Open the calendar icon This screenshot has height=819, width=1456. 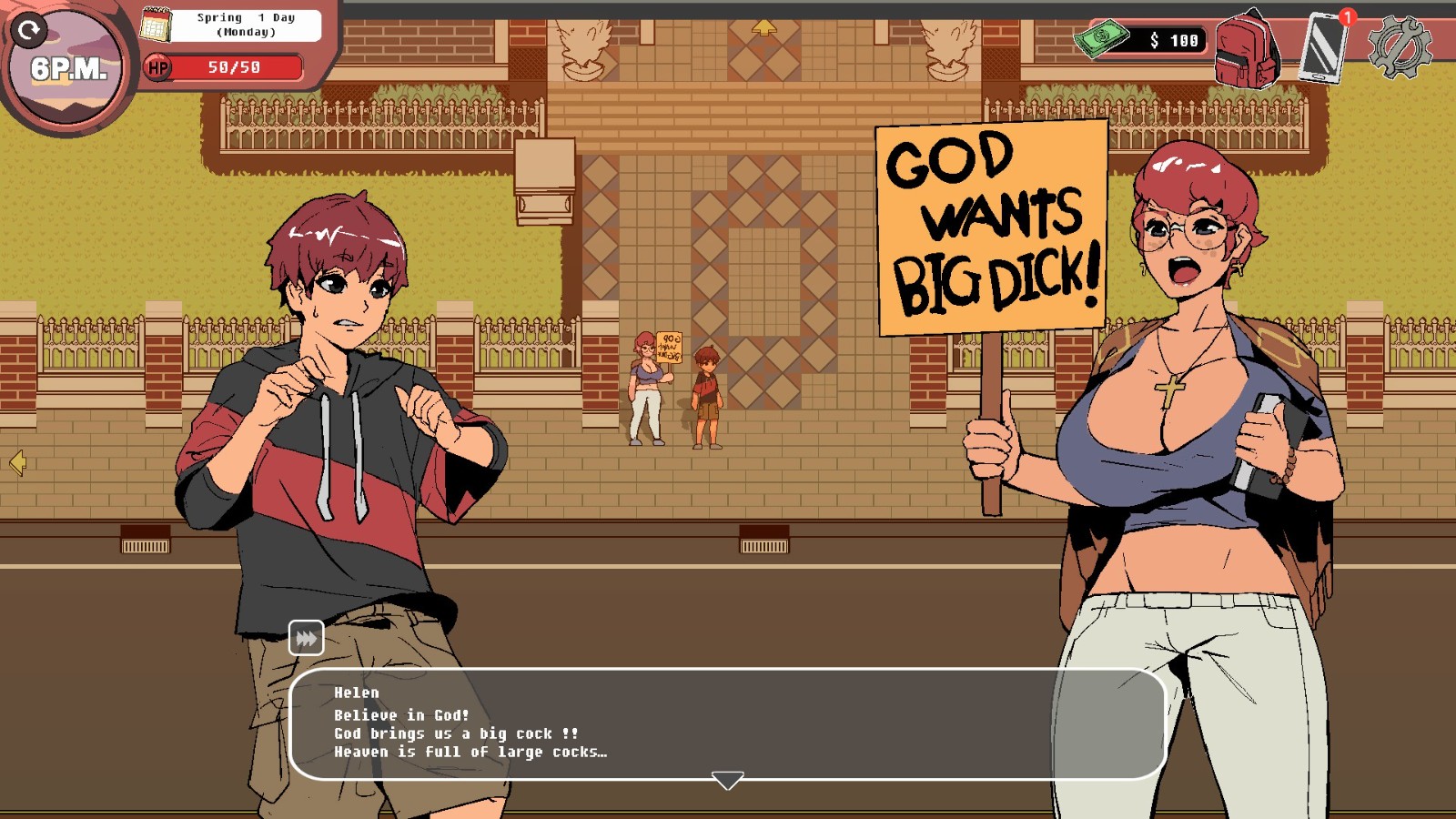click(156, 25)
